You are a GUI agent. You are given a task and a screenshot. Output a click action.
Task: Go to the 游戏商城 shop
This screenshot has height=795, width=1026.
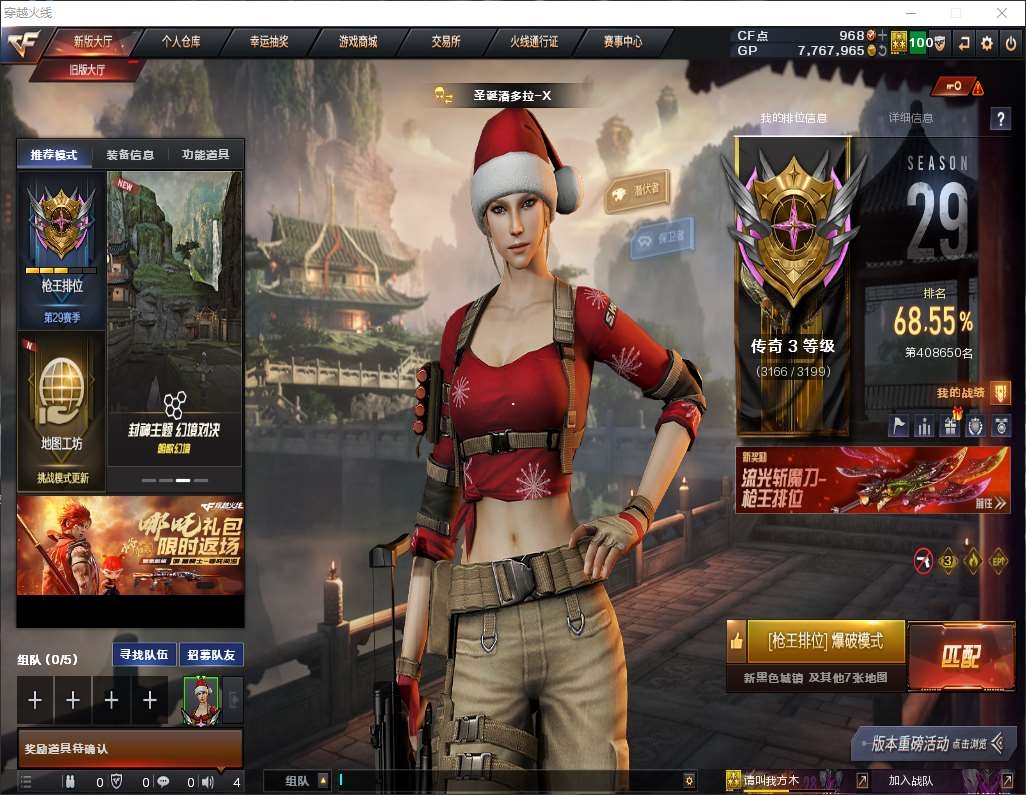point(357,42)
